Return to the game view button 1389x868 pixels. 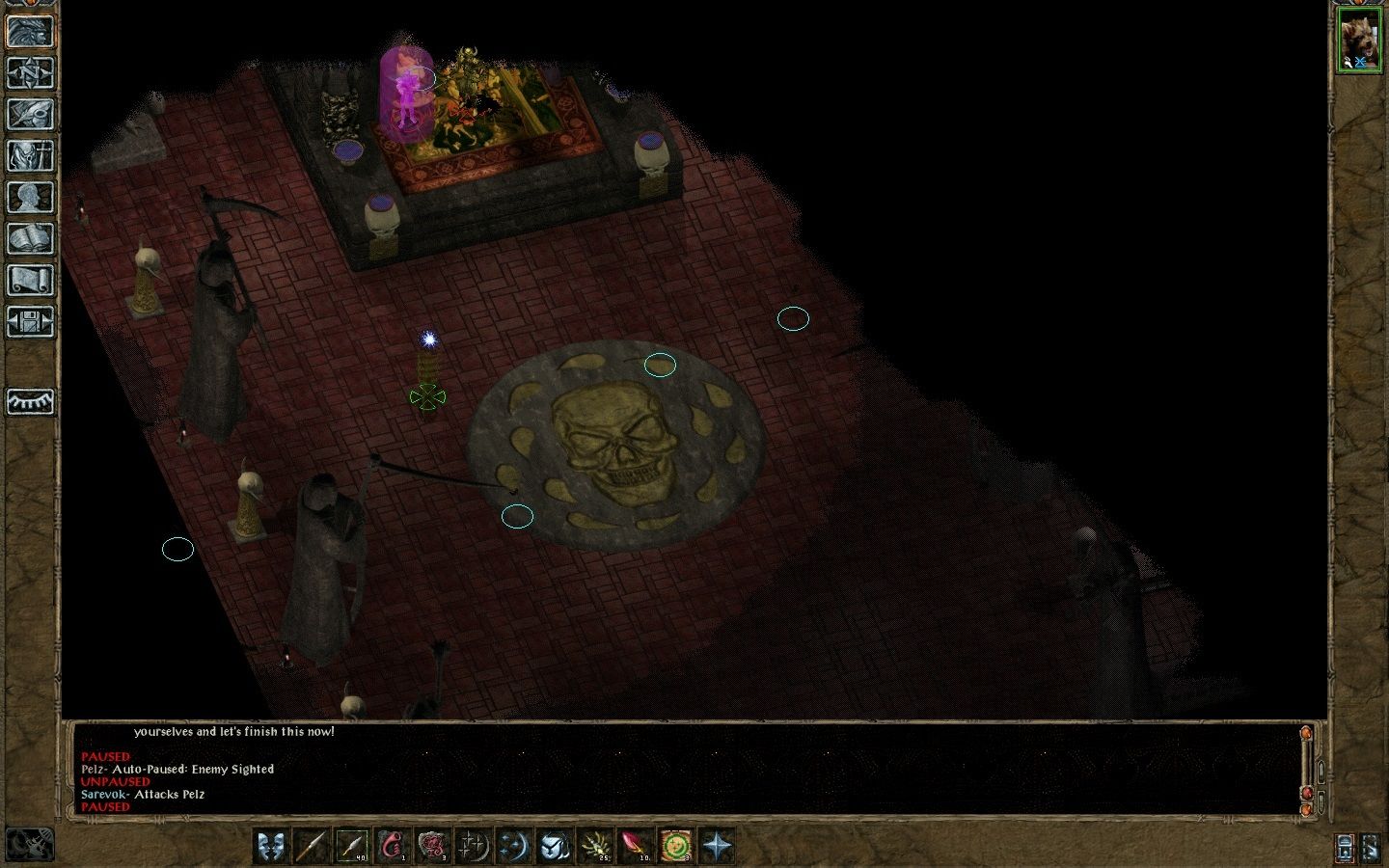pos(30,31)
